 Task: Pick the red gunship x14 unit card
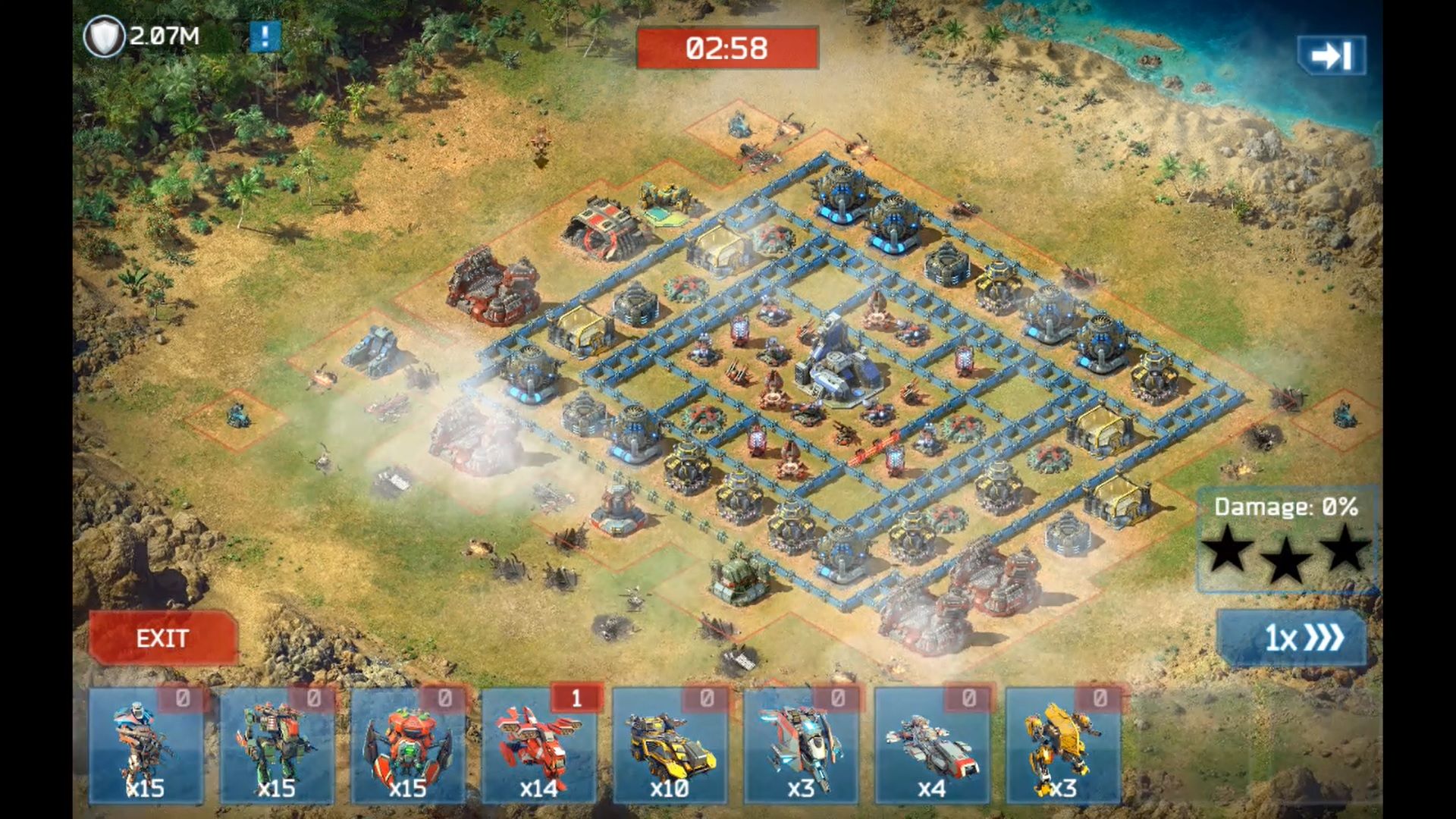click(x=539, y=745)
